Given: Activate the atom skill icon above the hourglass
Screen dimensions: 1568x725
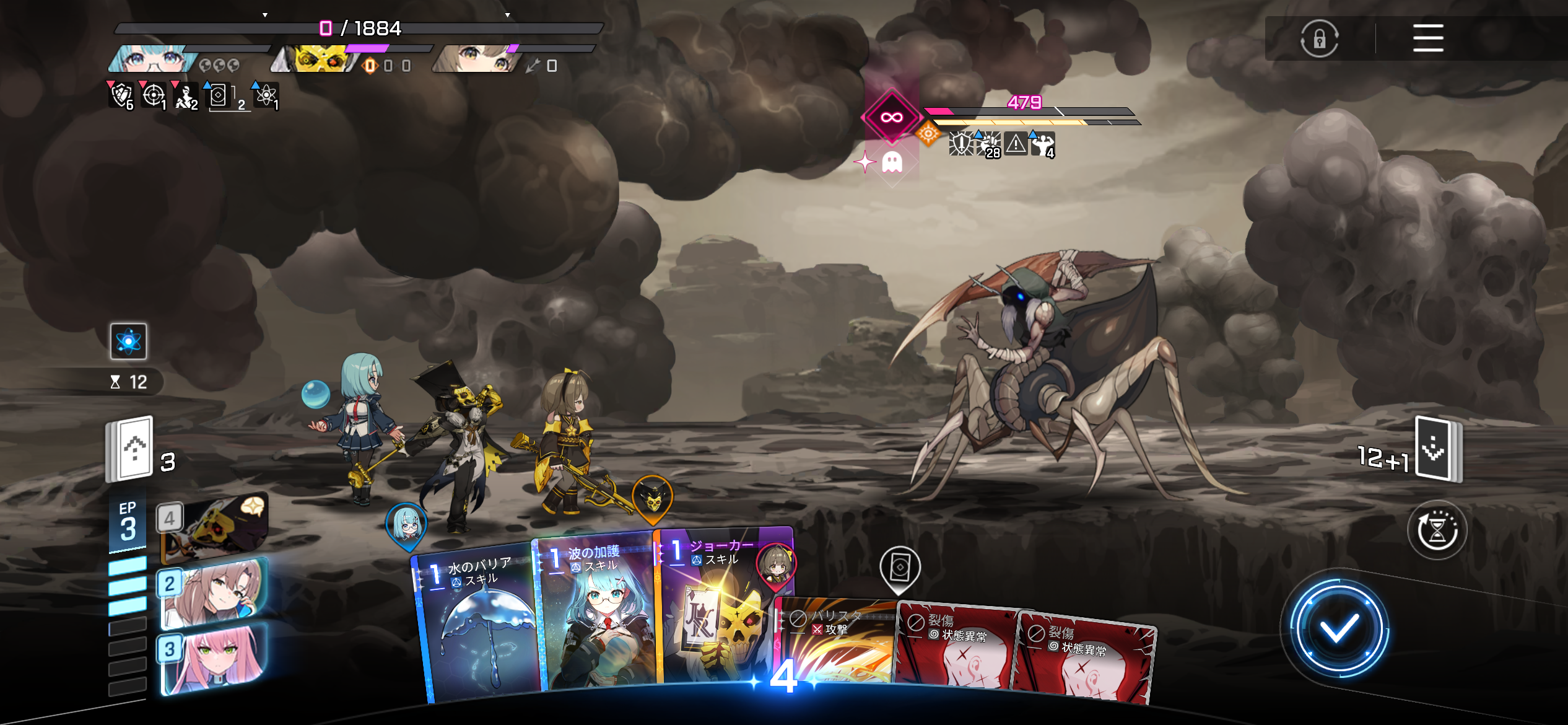Looking at the screenshot, I should pyautogui.click(x=128, y=341).
